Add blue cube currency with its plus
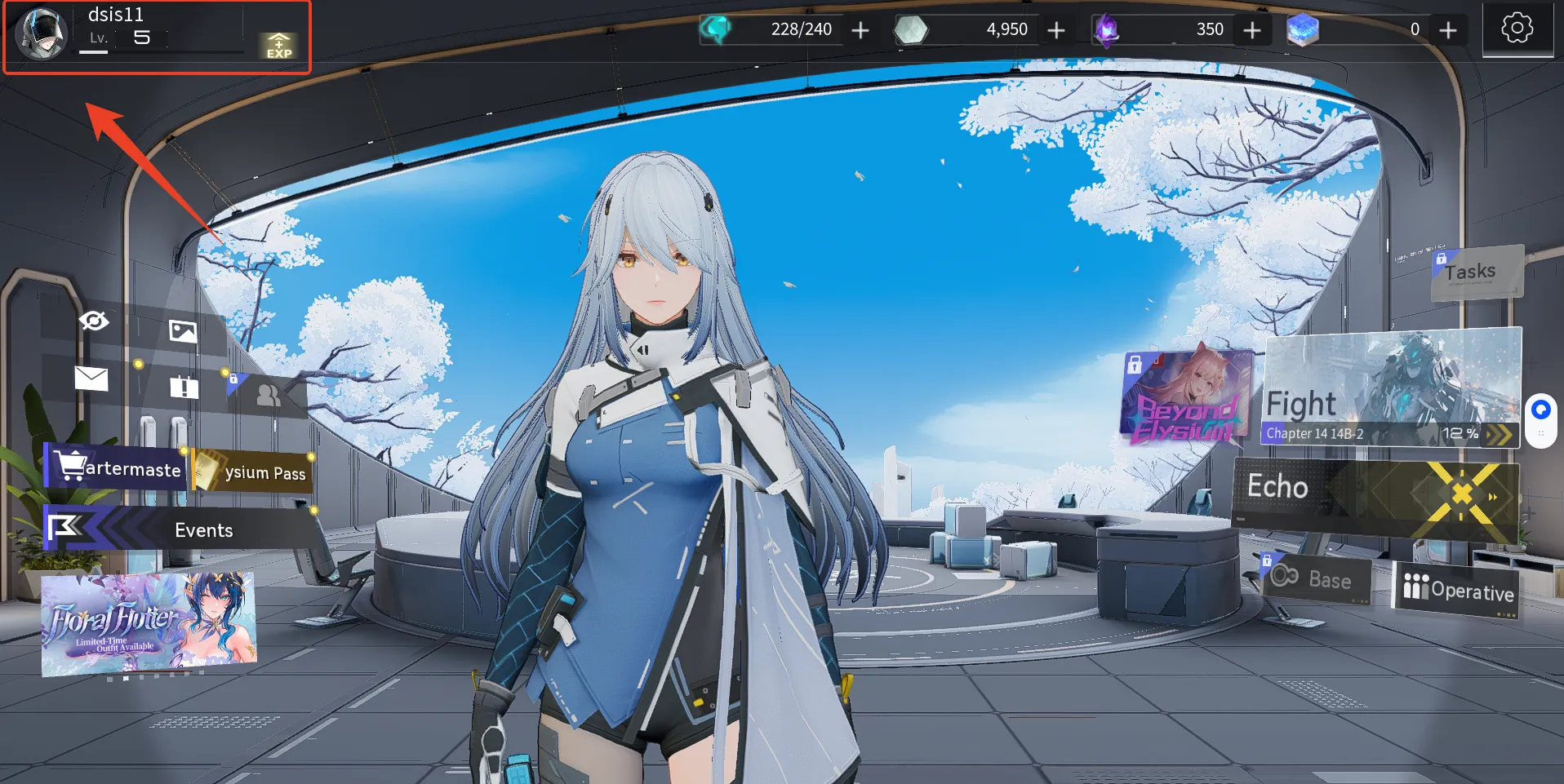The width and height of the screenshot is (1564, 784). (x=1448, y=31)
